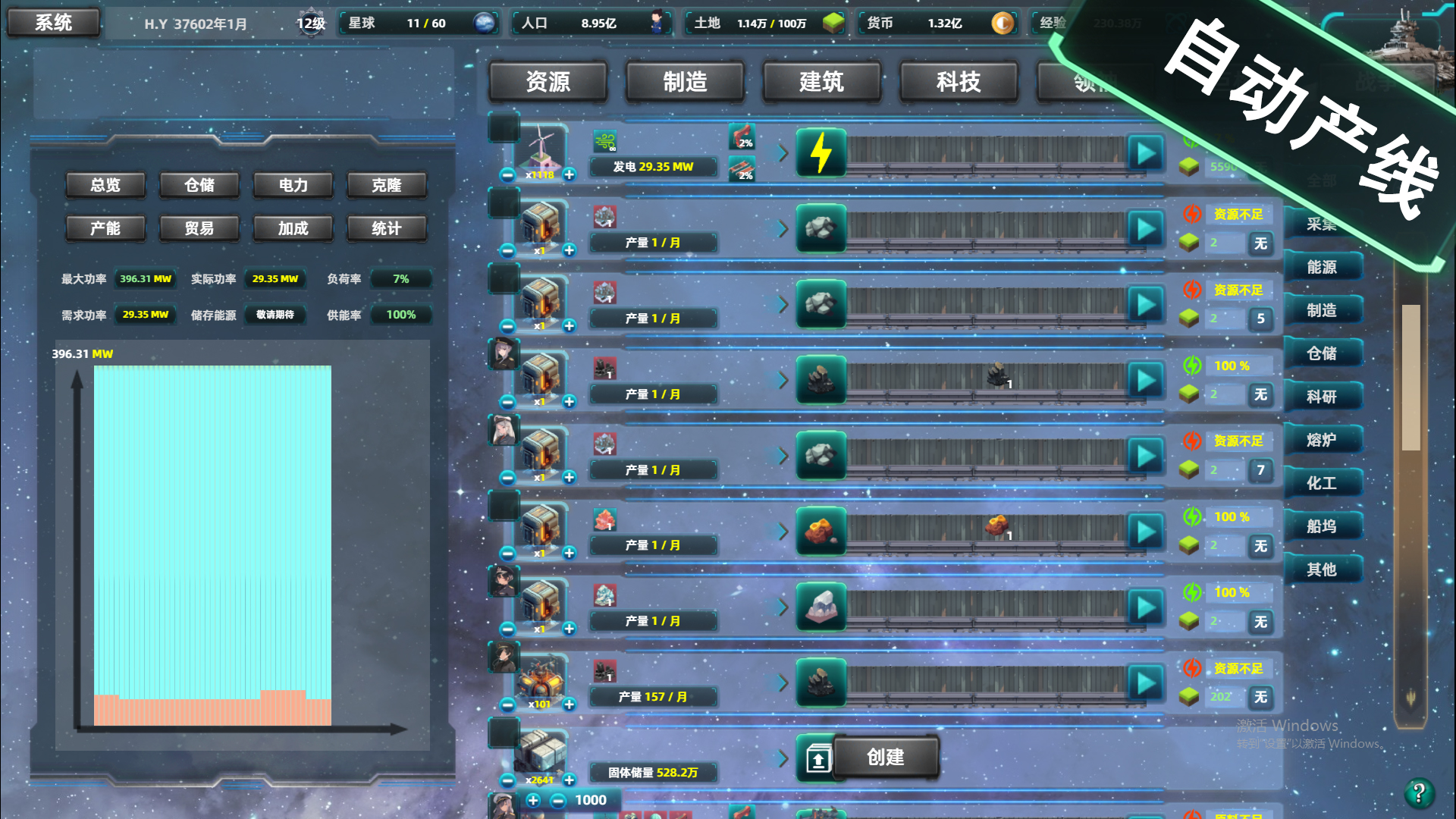Open the 贸易 panel
This screenshot has height=819, width=1456.
point(199,228)
